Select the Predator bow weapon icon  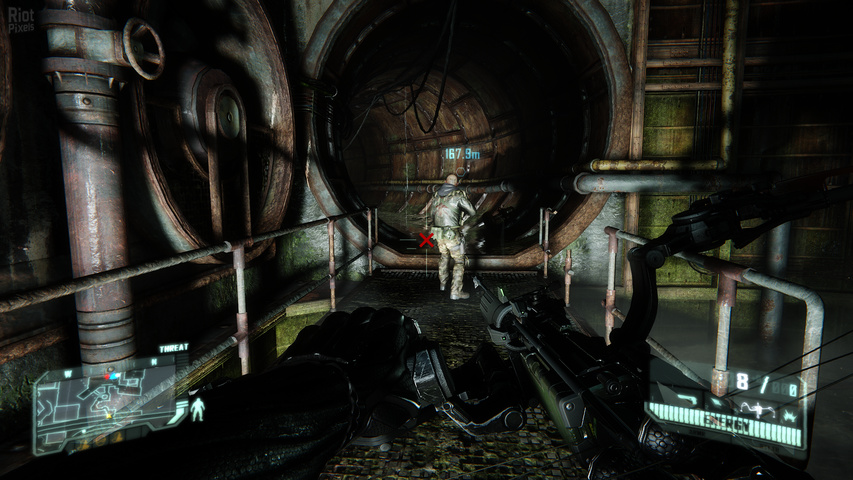[x=759, y=409]
